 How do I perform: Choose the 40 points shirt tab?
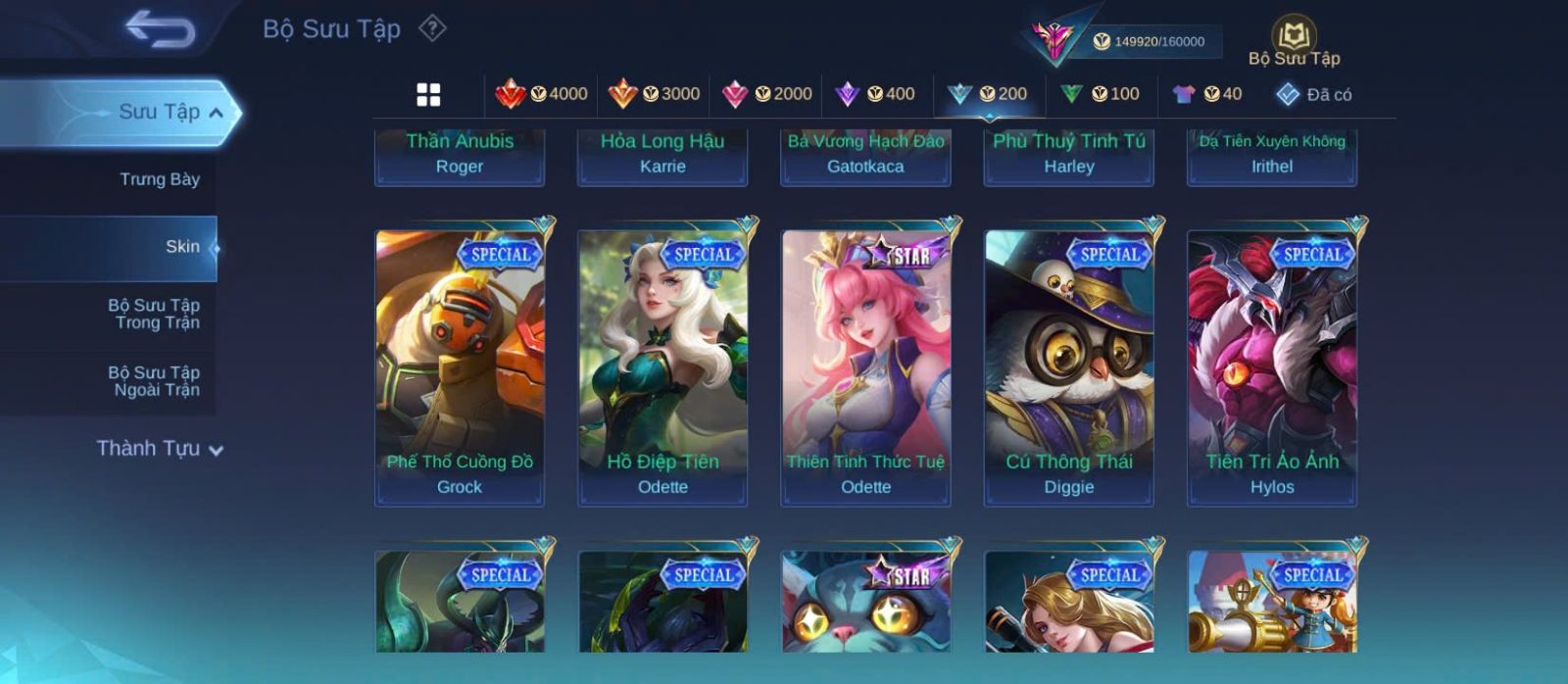(1207, 94)
